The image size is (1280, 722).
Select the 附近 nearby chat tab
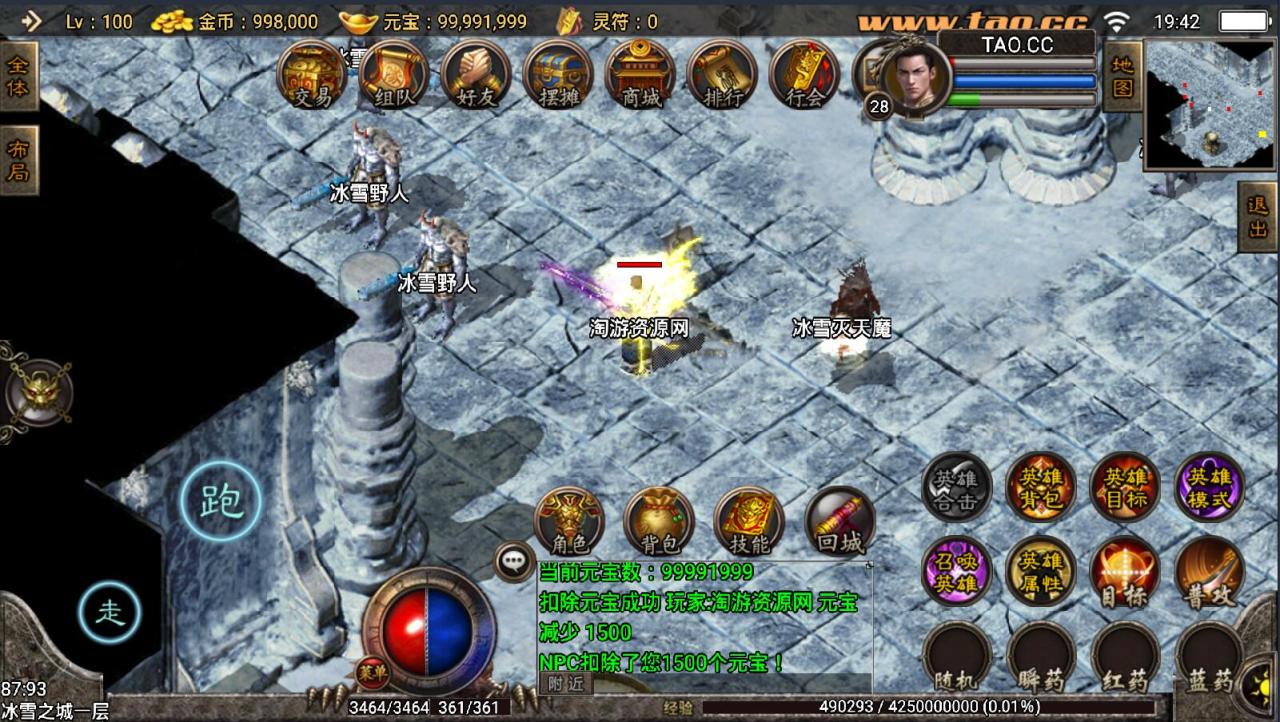[x=566, y=685]
